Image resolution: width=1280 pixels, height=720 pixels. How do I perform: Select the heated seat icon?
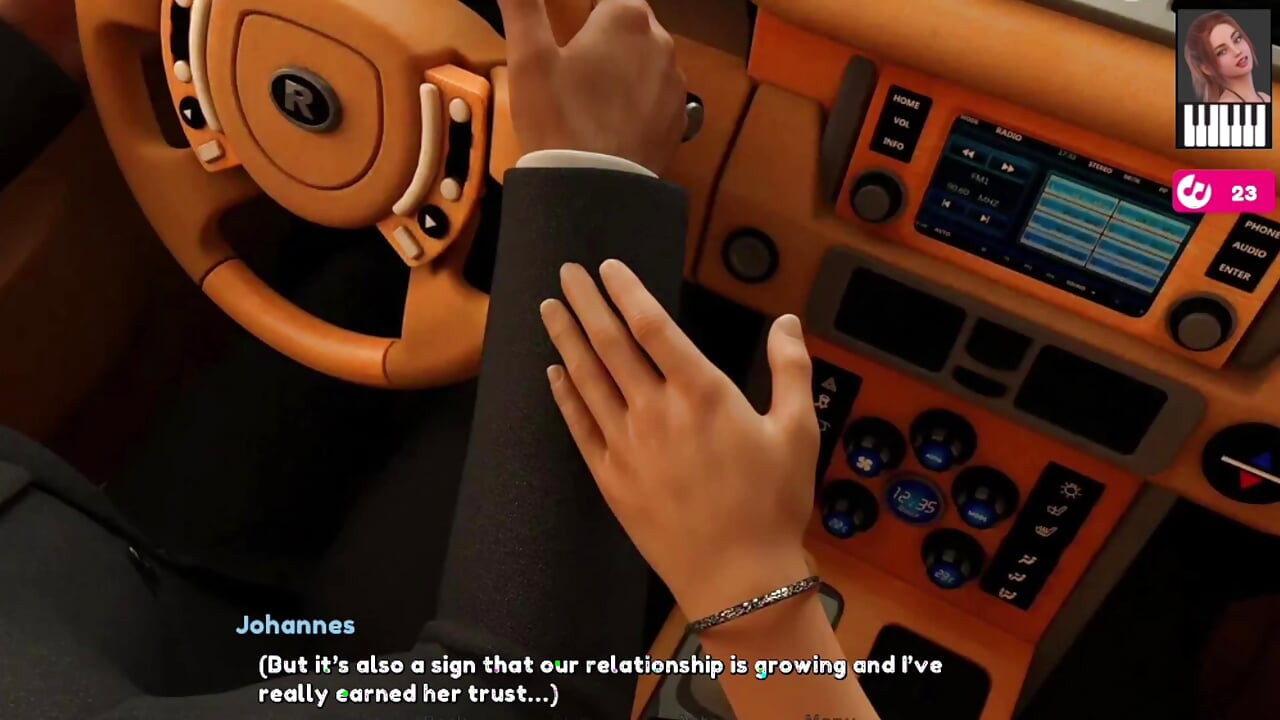tap(1046, 530)
